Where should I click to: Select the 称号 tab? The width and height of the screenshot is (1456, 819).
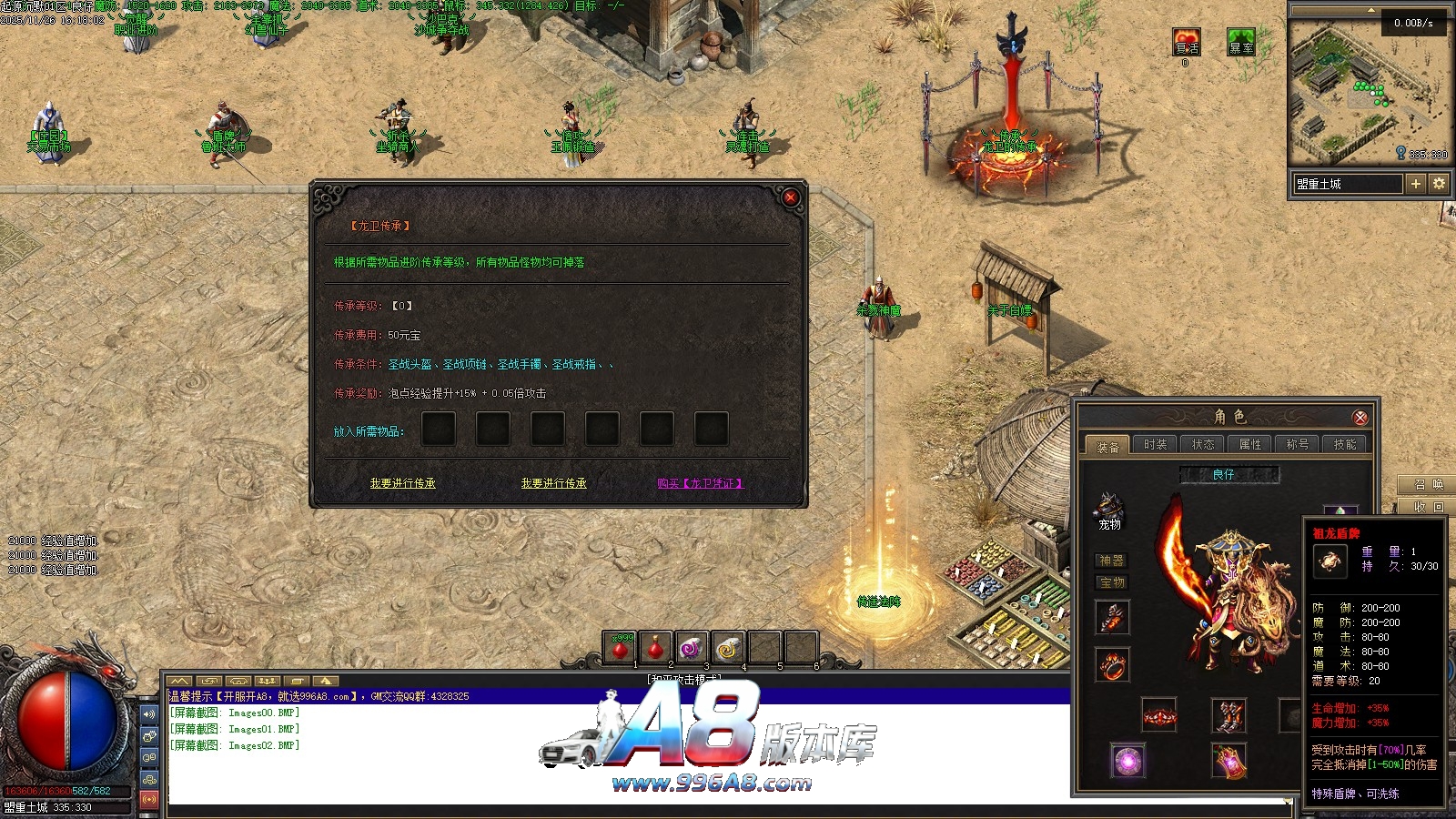tap(1297, 444)
